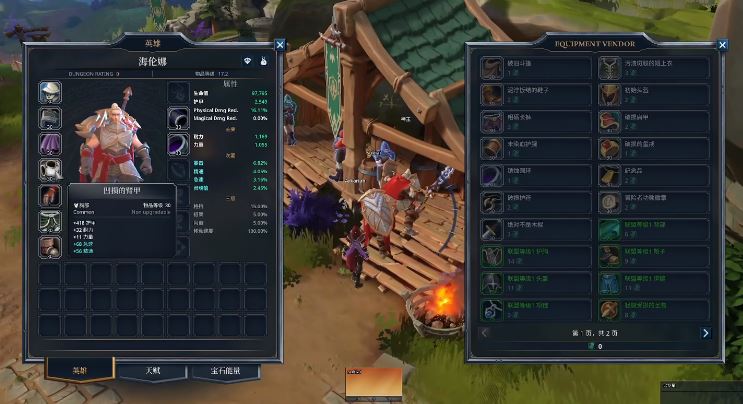The height and width of the screenshot is (404, 743).
Task: Close the hero character panel
Action: tap(279, 44)
